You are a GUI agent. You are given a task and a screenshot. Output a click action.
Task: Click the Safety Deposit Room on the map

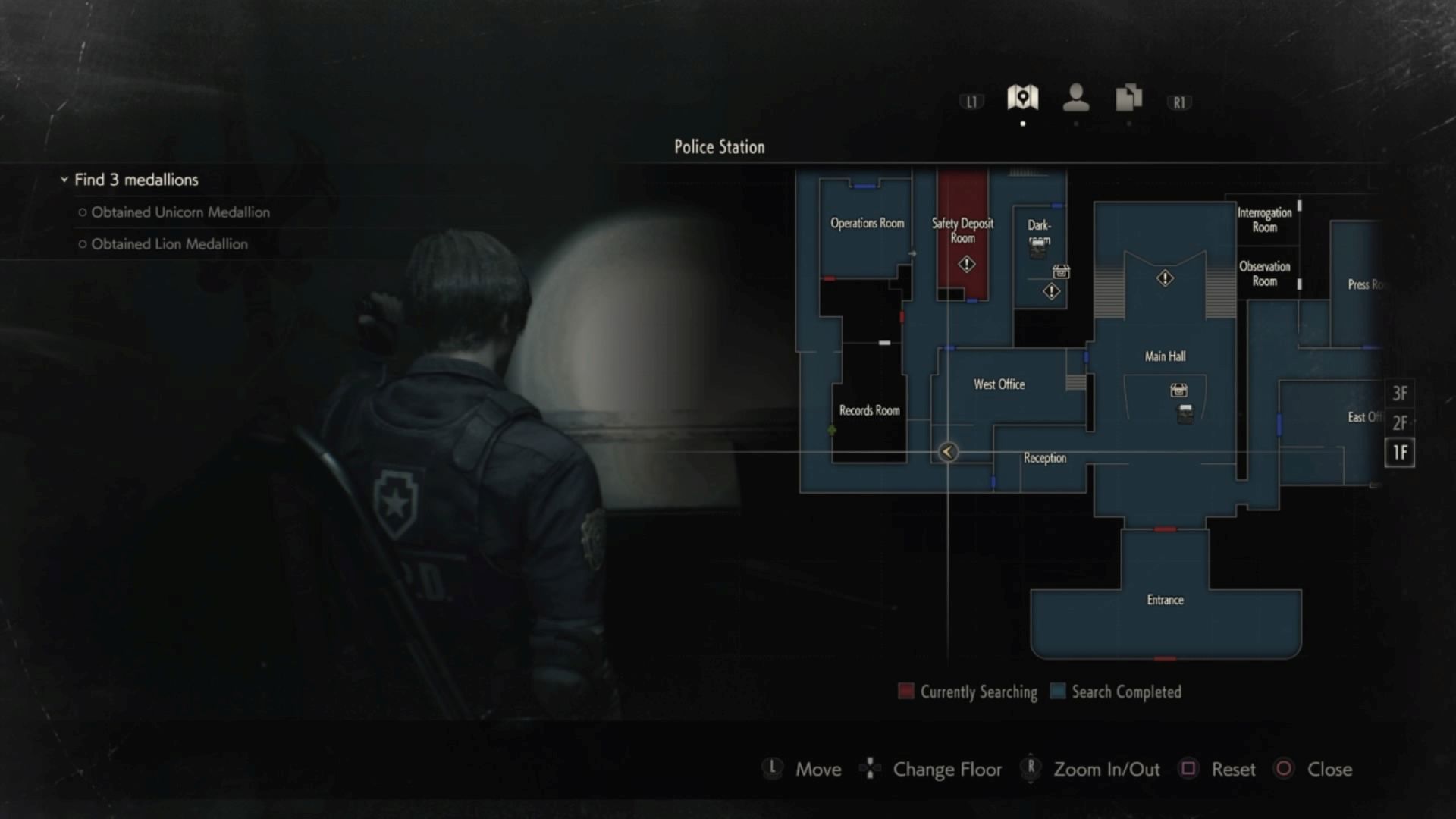[962, 230]
